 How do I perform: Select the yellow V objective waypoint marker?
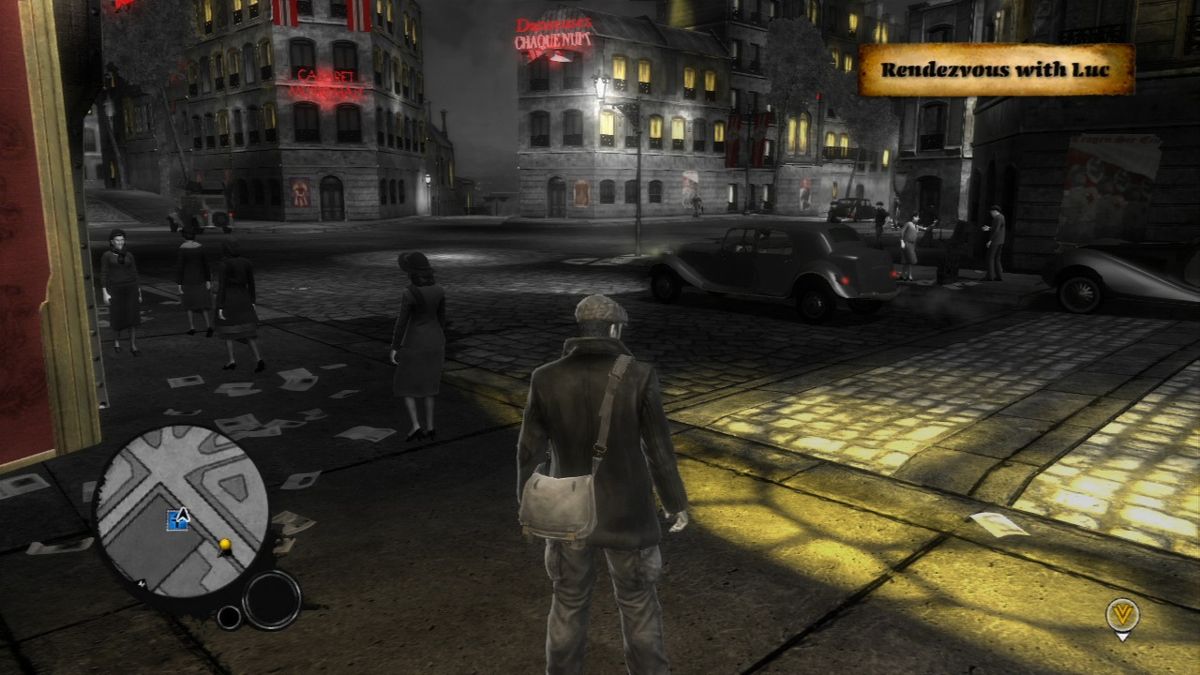pos(1123,616)
